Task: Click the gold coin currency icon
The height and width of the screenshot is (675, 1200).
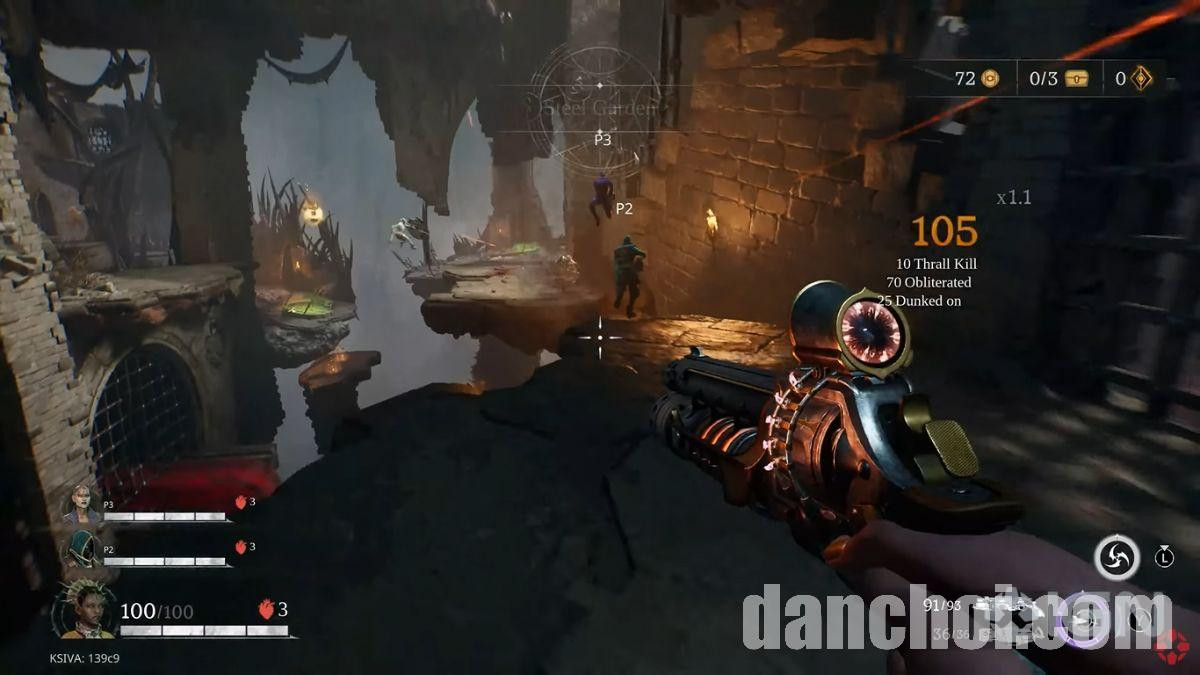Action: tap(990, 78)
